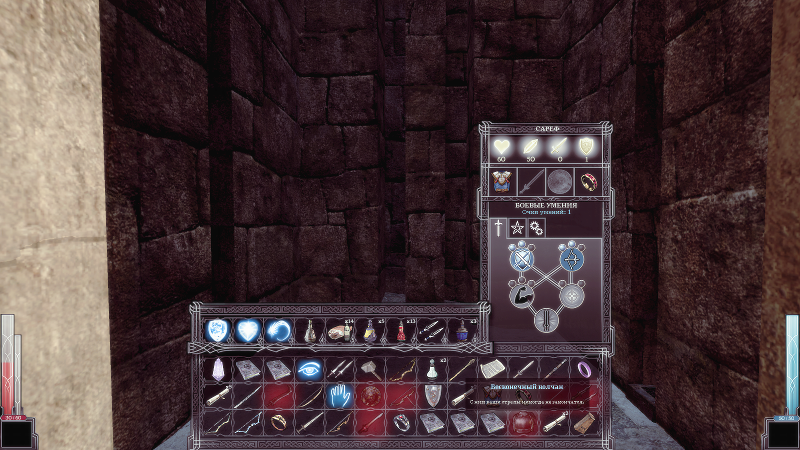Use the red health potion in the hotbar

402,329
